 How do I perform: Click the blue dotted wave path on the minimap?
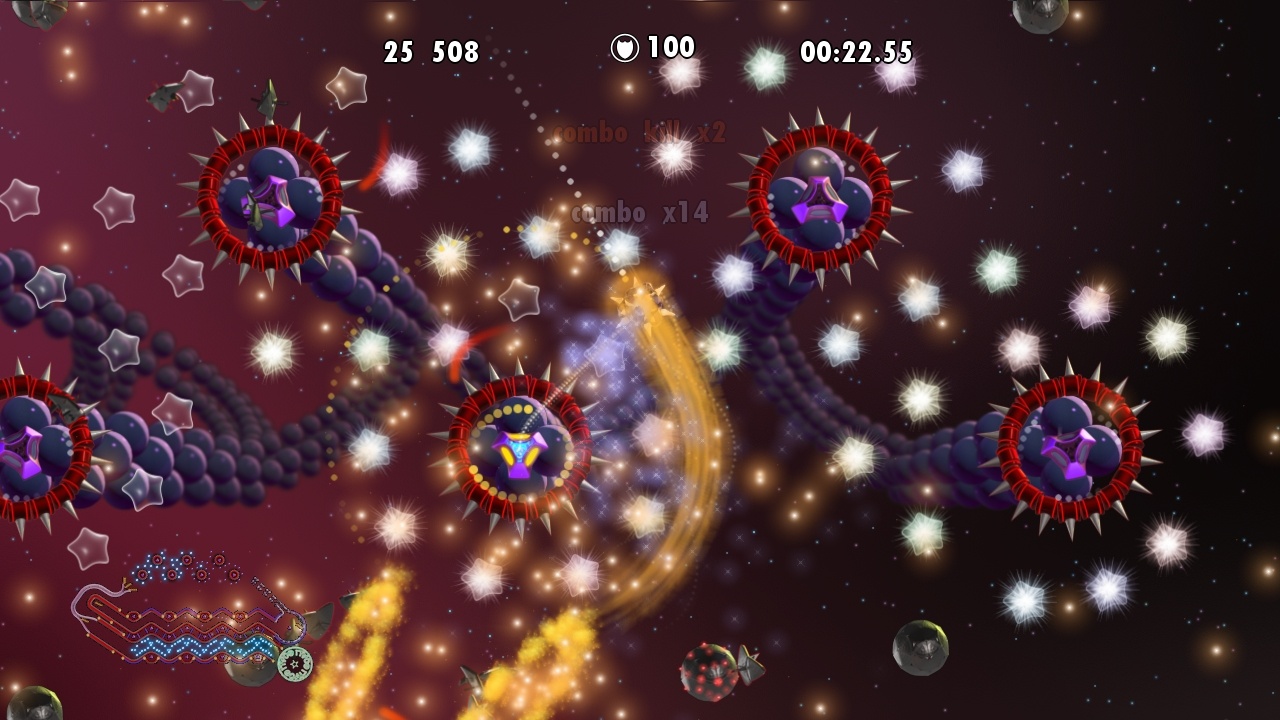pos(200,648)
